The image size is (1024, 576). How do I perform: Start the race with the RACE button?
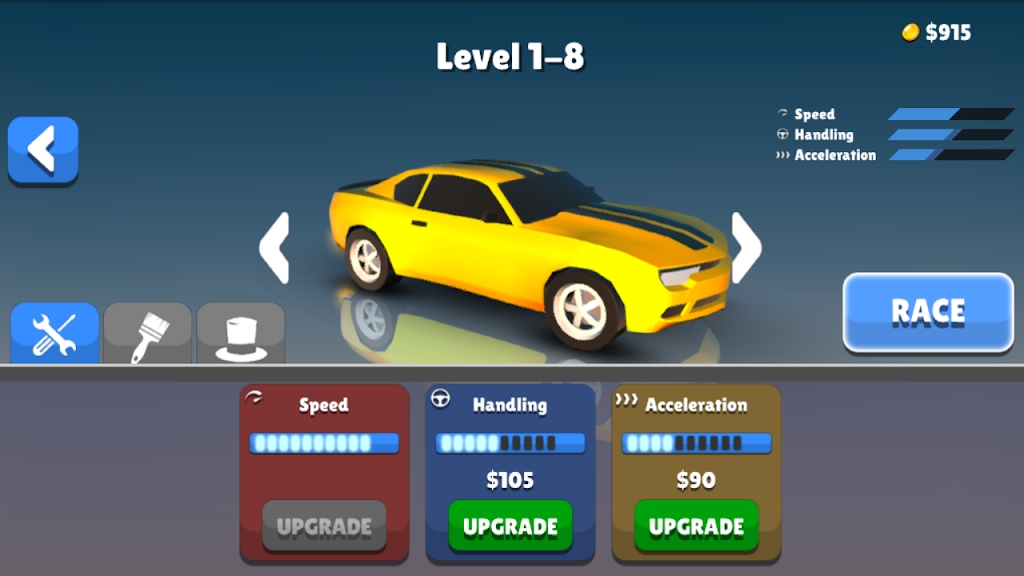point(927,312)
